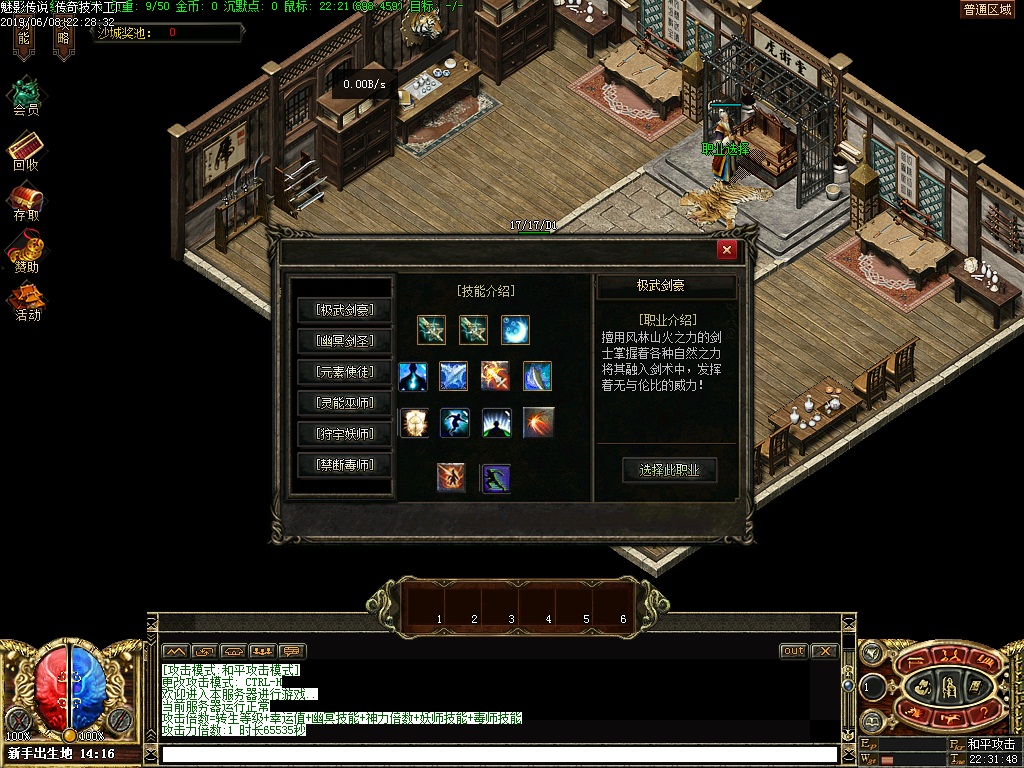
Task: Open the 赞助 sponsor menu
Action: click(x=26, y=251)
